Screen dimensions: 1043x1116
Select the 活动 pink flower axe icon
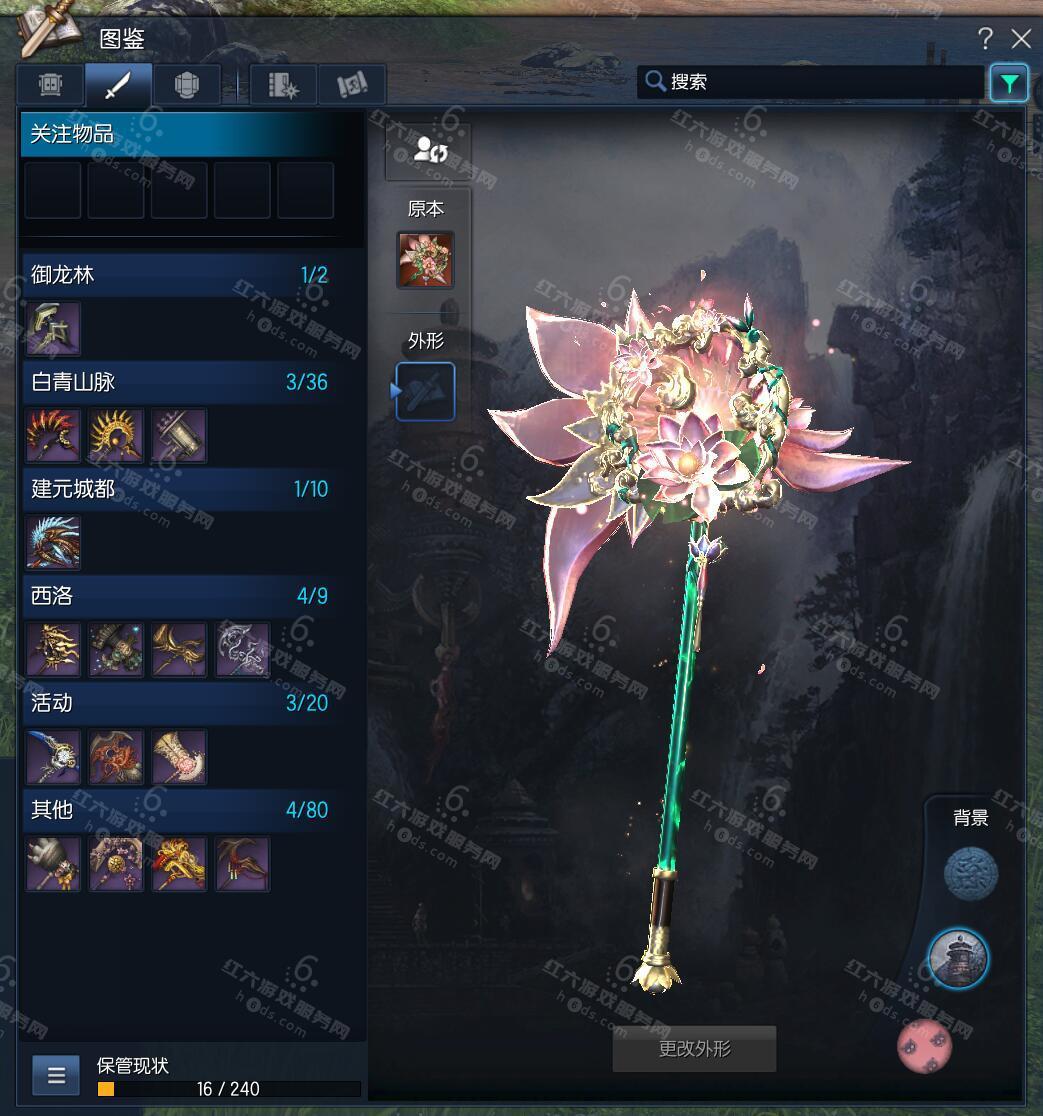(180, 756)
